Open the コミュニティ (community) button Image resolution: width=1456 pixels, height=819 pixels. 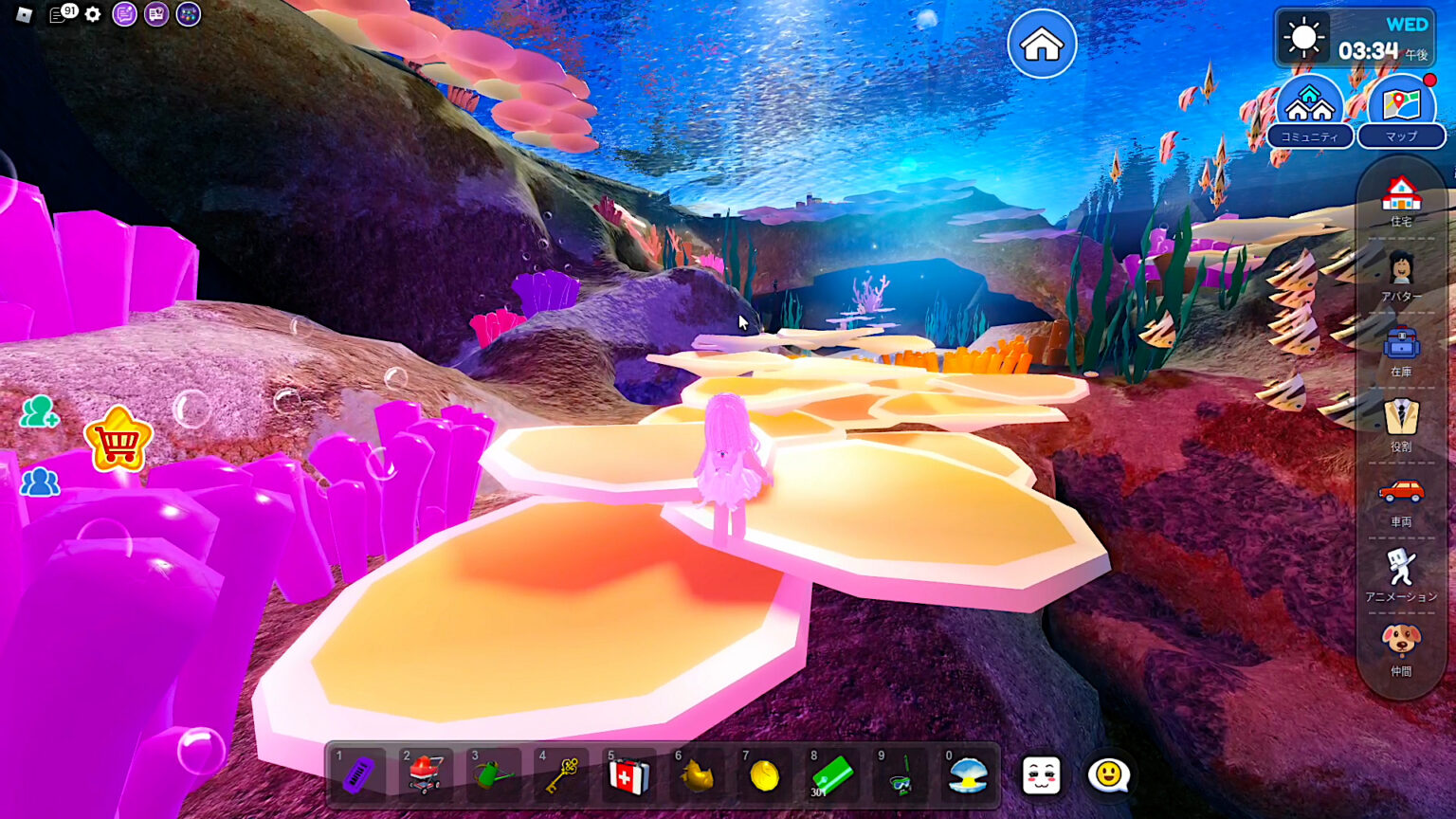click(1309, 109)
